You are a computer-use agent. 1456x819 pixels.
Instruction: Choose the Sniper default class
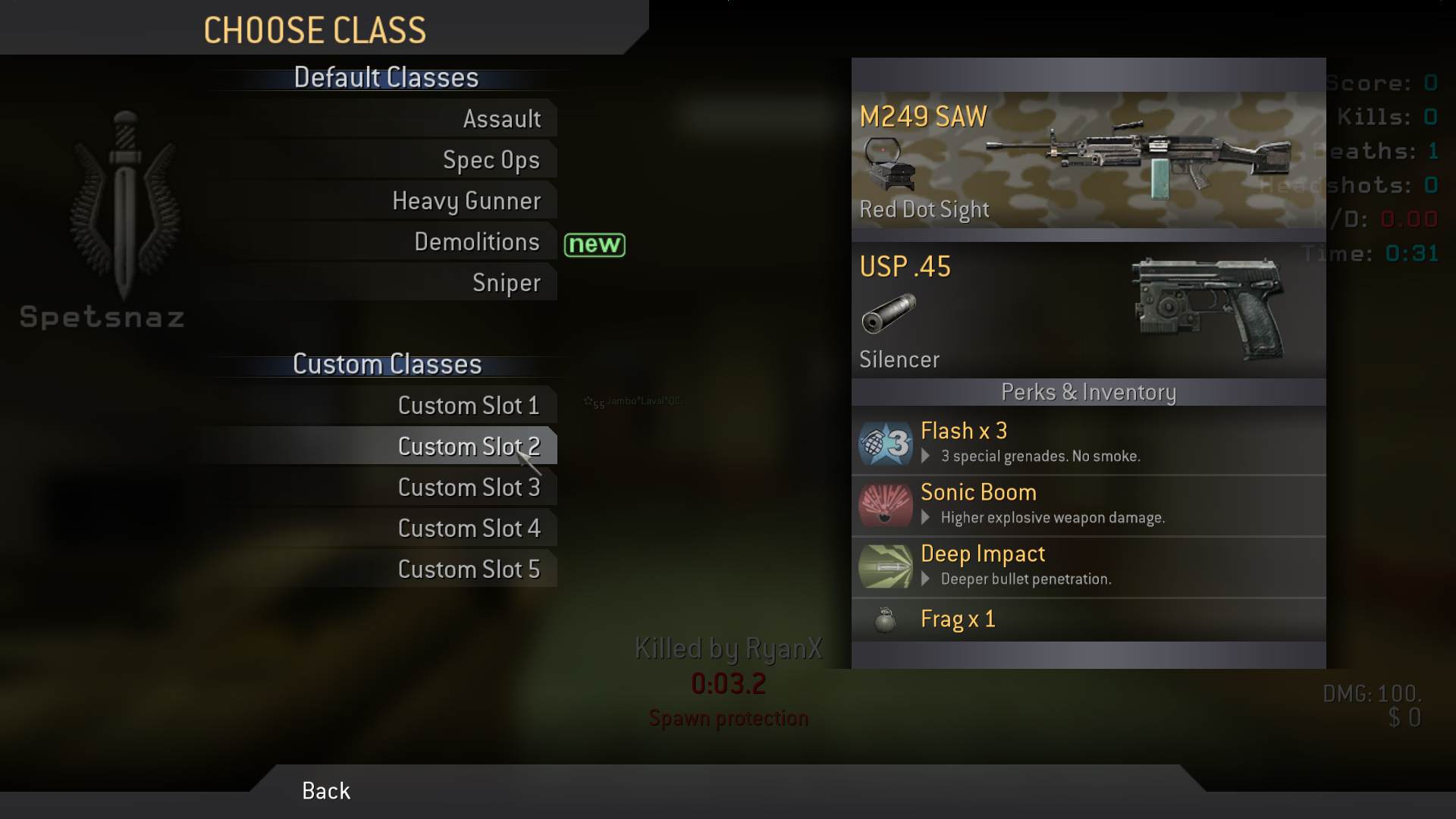click(x=506, y=283)
